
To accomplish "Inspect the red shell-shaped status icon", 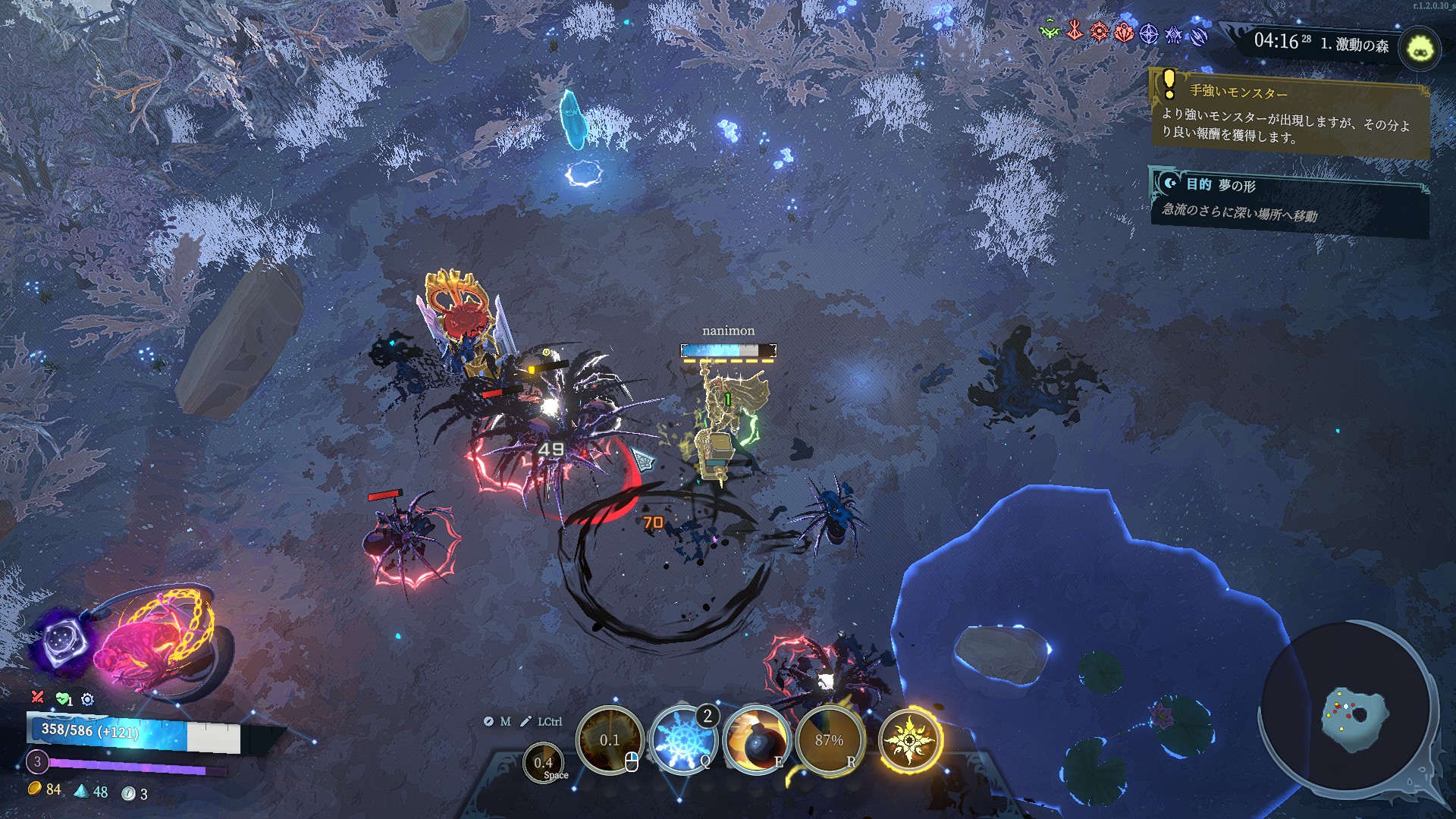I will (1124, 33).
